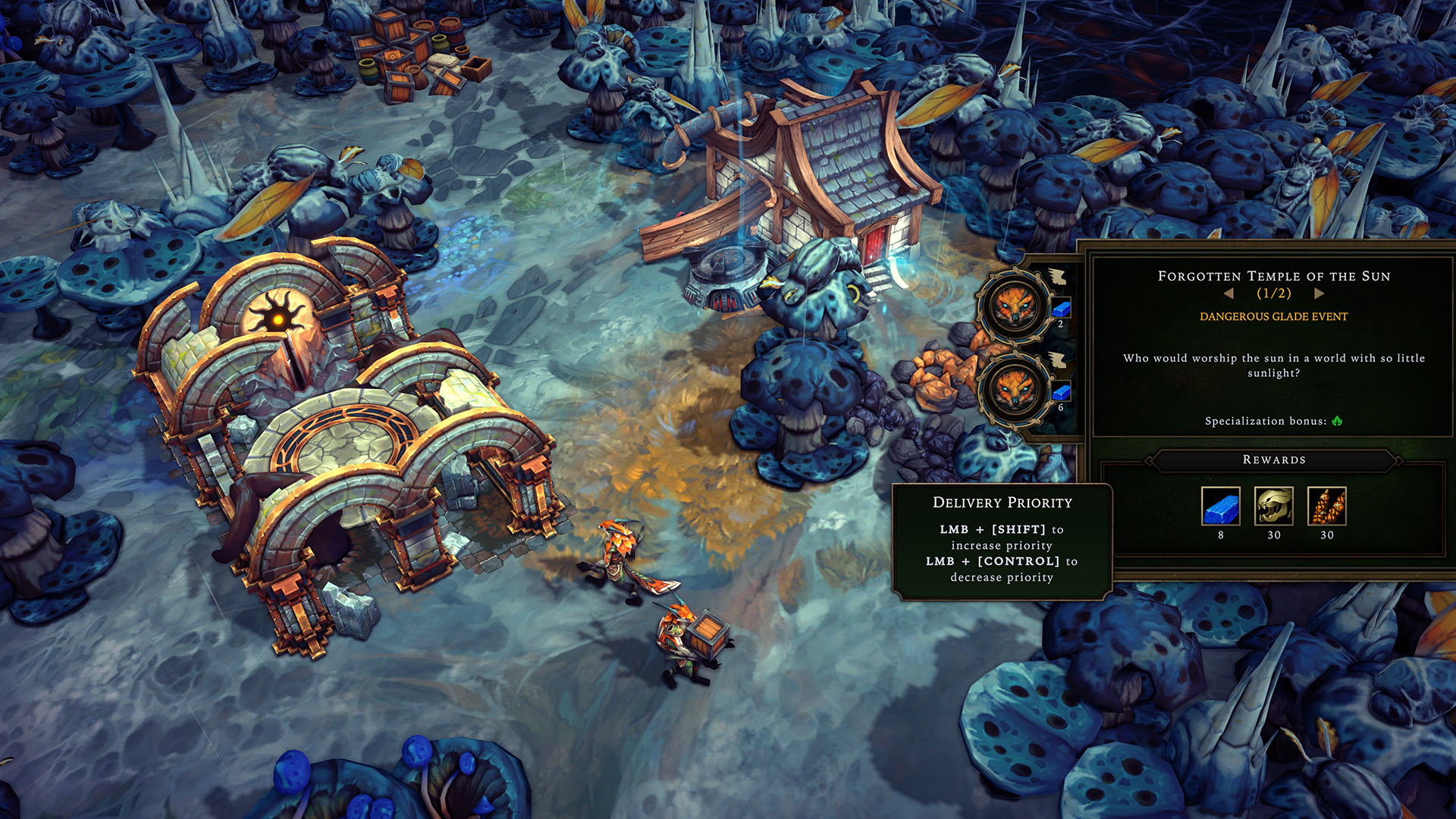Screen dimensions: 1456x819
Task: Click the green leaf specialization bonus icon
Action: pyautogui.click(x=1337, y=421)
